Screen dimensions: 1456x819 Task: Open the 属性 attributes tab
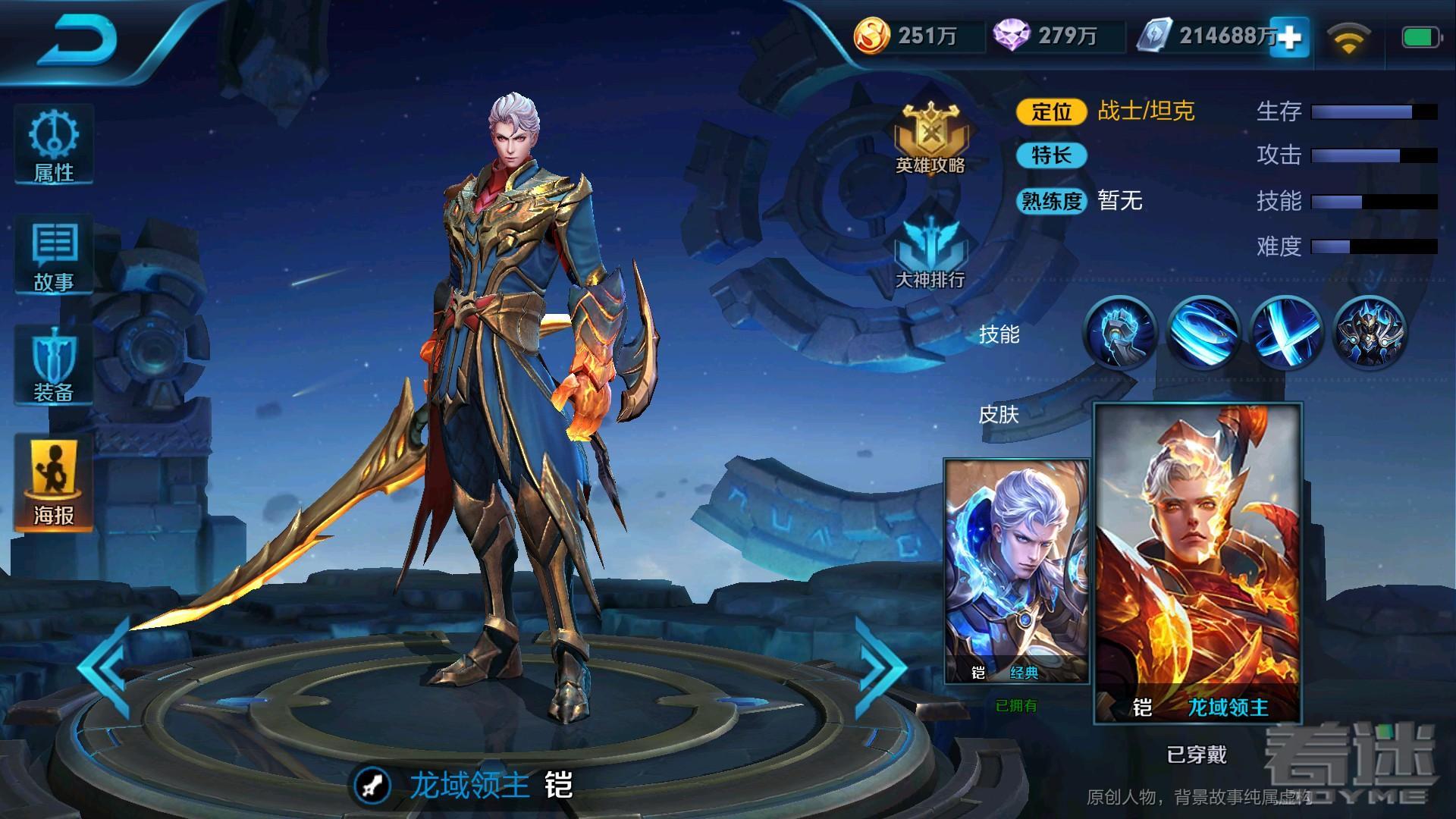[54, 146]
